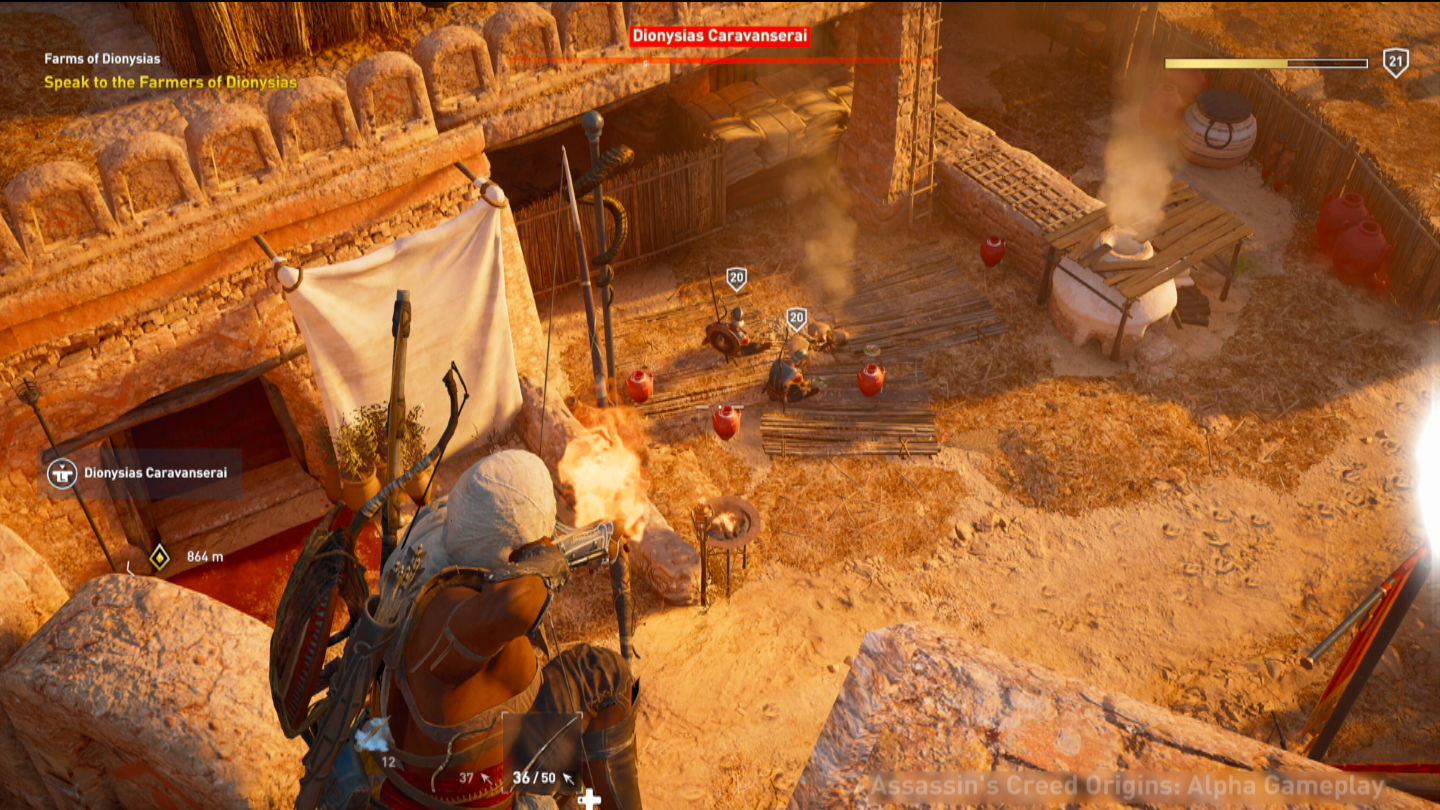Image resolution: width=1440 pixels, height=810 pixels.
Task: Click the Farms of Dionysias quest label
Action: [x=102, y=58]
